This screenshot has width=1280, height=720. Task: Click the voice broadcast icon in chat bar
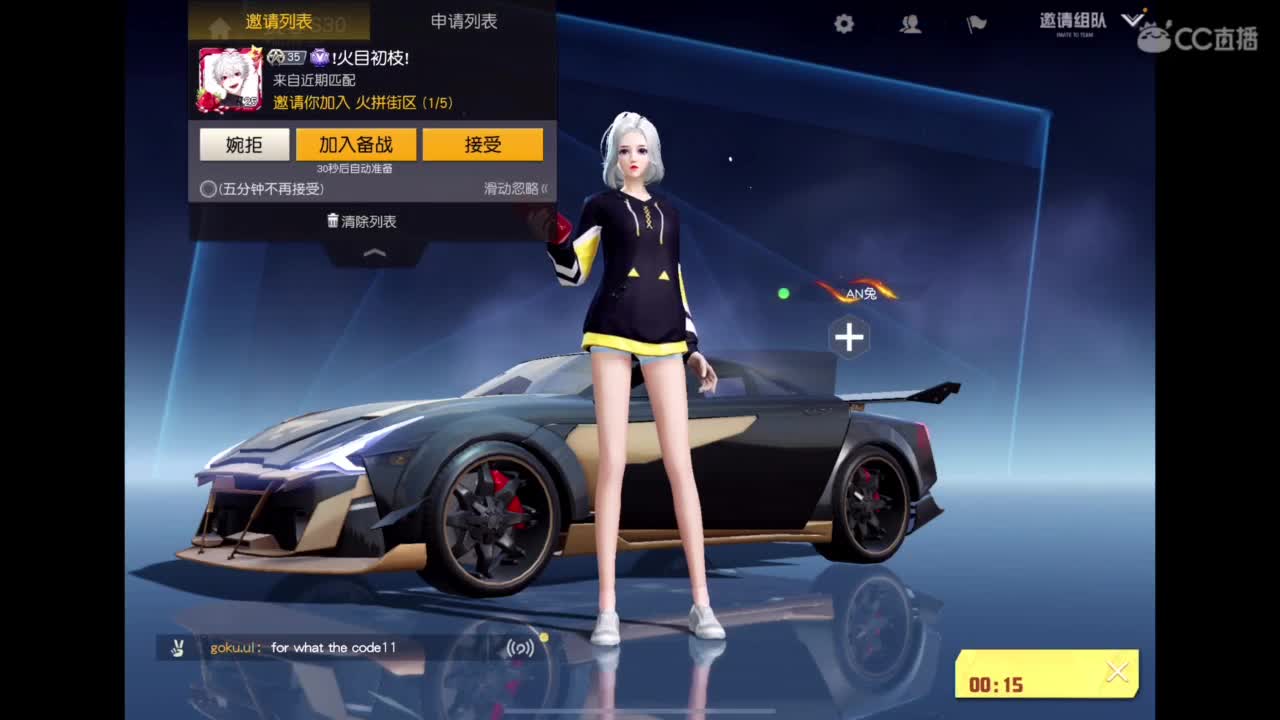click(522, 647)
